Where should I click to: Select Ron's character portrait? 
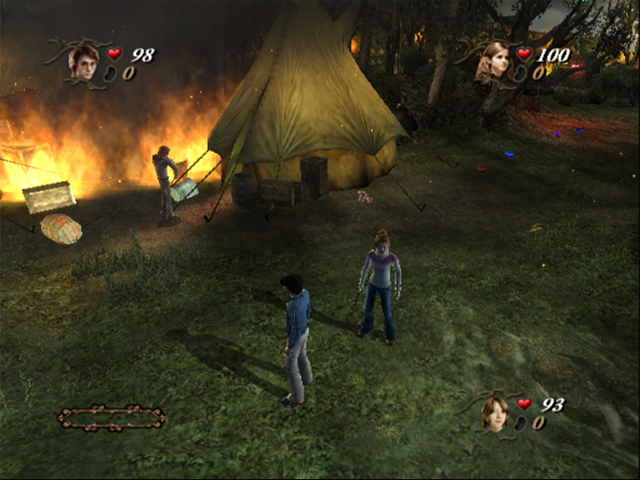coord(494,413)
